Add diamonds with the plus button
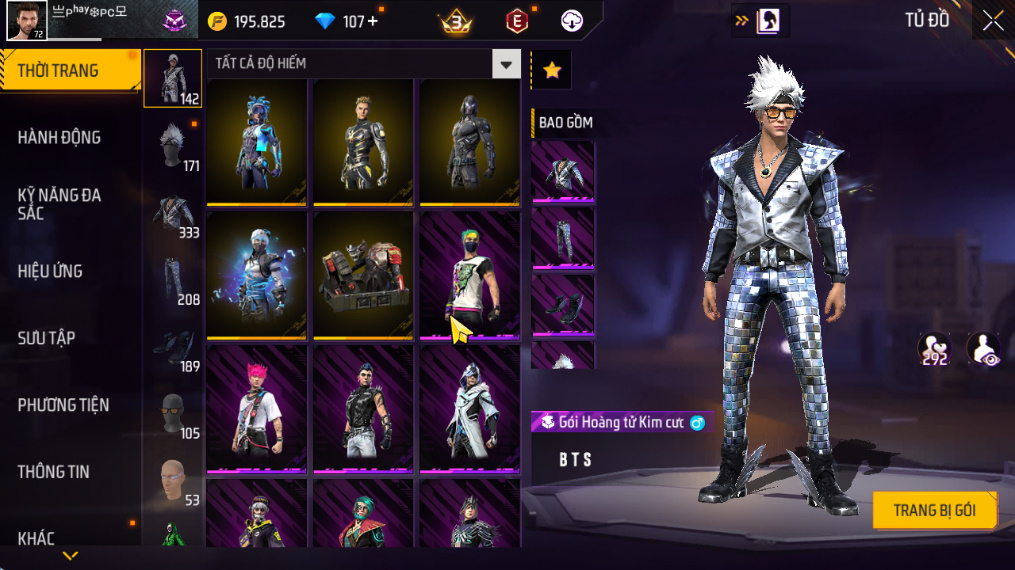This screenshot has width=1015, height=570. (373, 21)
